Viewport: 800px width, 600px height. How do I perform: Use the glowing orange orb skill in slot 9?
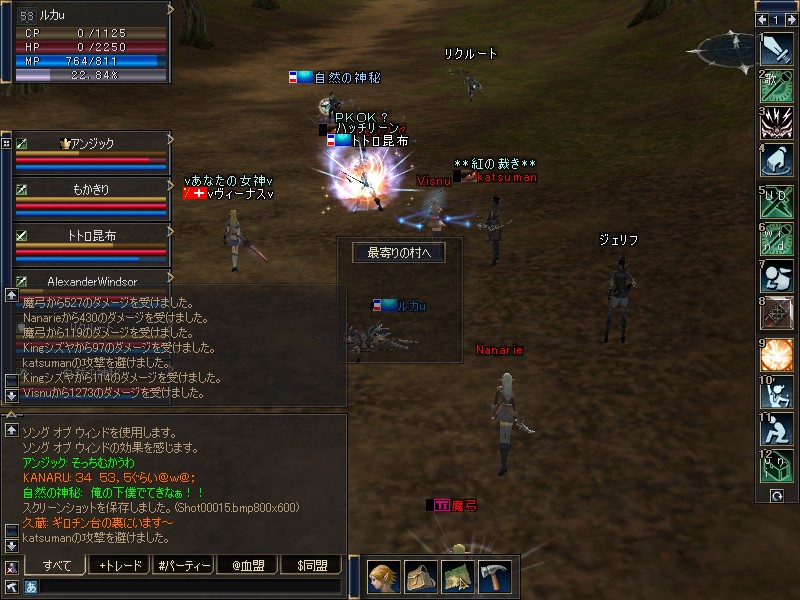click(776, 354)
